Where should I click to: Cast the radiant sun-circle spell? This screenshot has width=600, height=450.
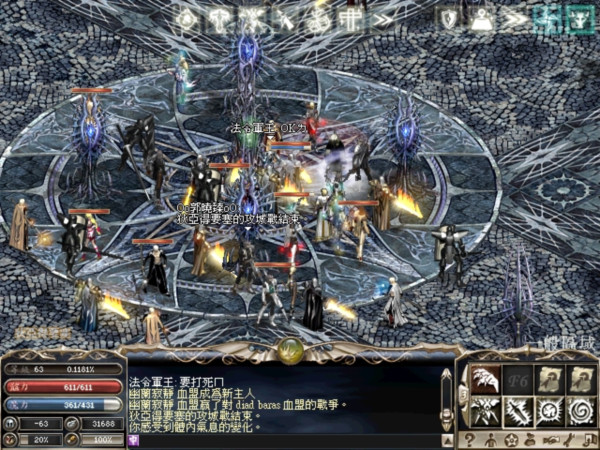pos(550,410)
